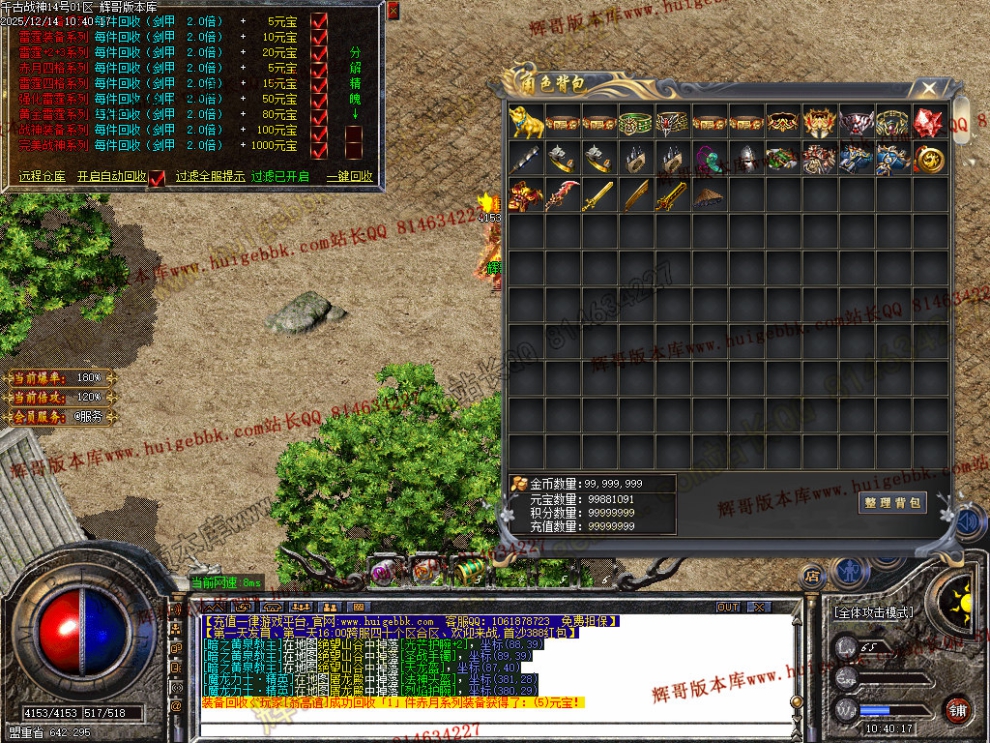Close the recycling panel
Screen dimensions: 990x743
pyautogui.click(x=392, y=11)
